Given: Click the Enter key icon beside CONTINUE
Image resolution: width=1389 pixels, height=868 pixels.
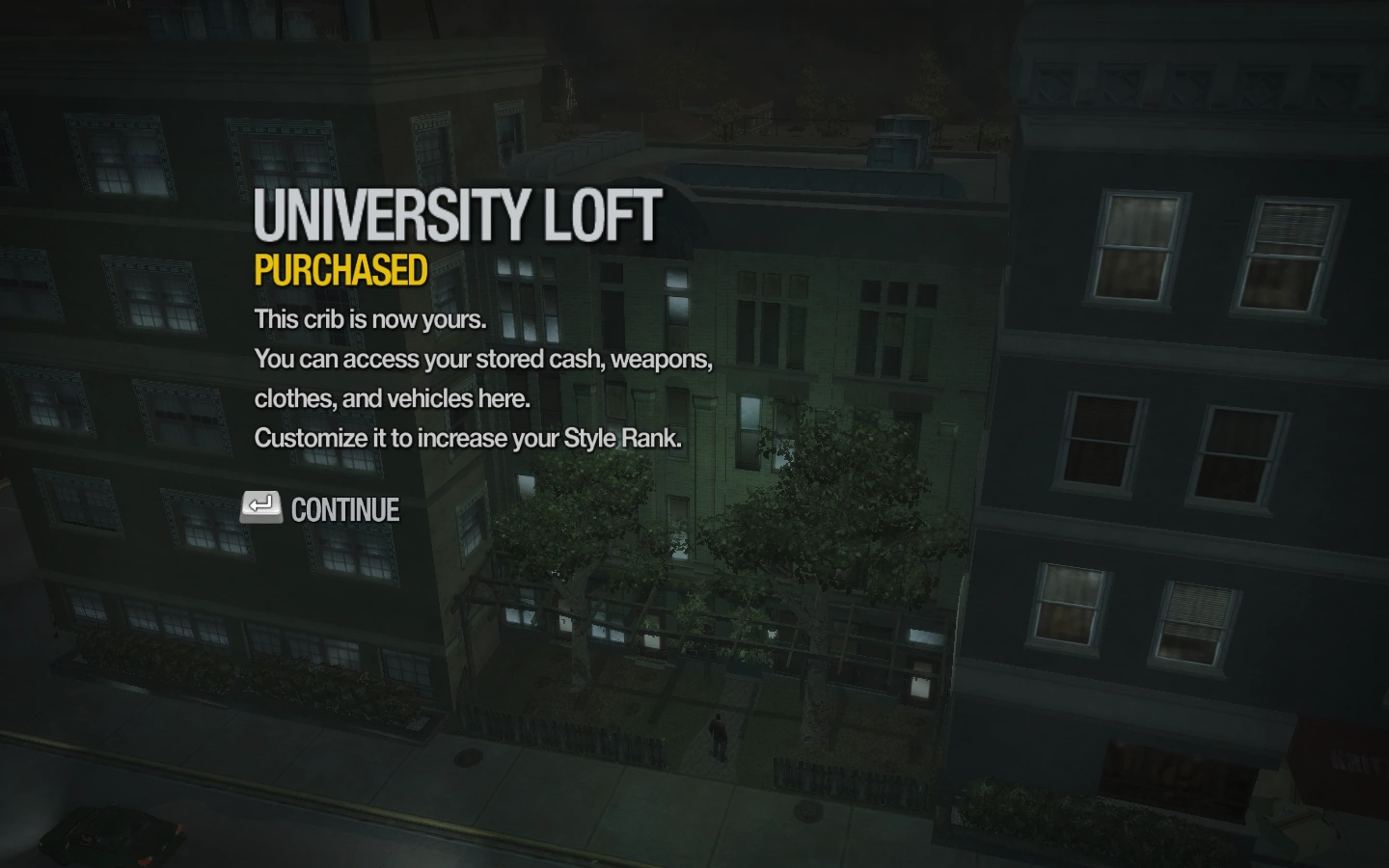Looking at the screenshot, I should [x=260, y=508].
